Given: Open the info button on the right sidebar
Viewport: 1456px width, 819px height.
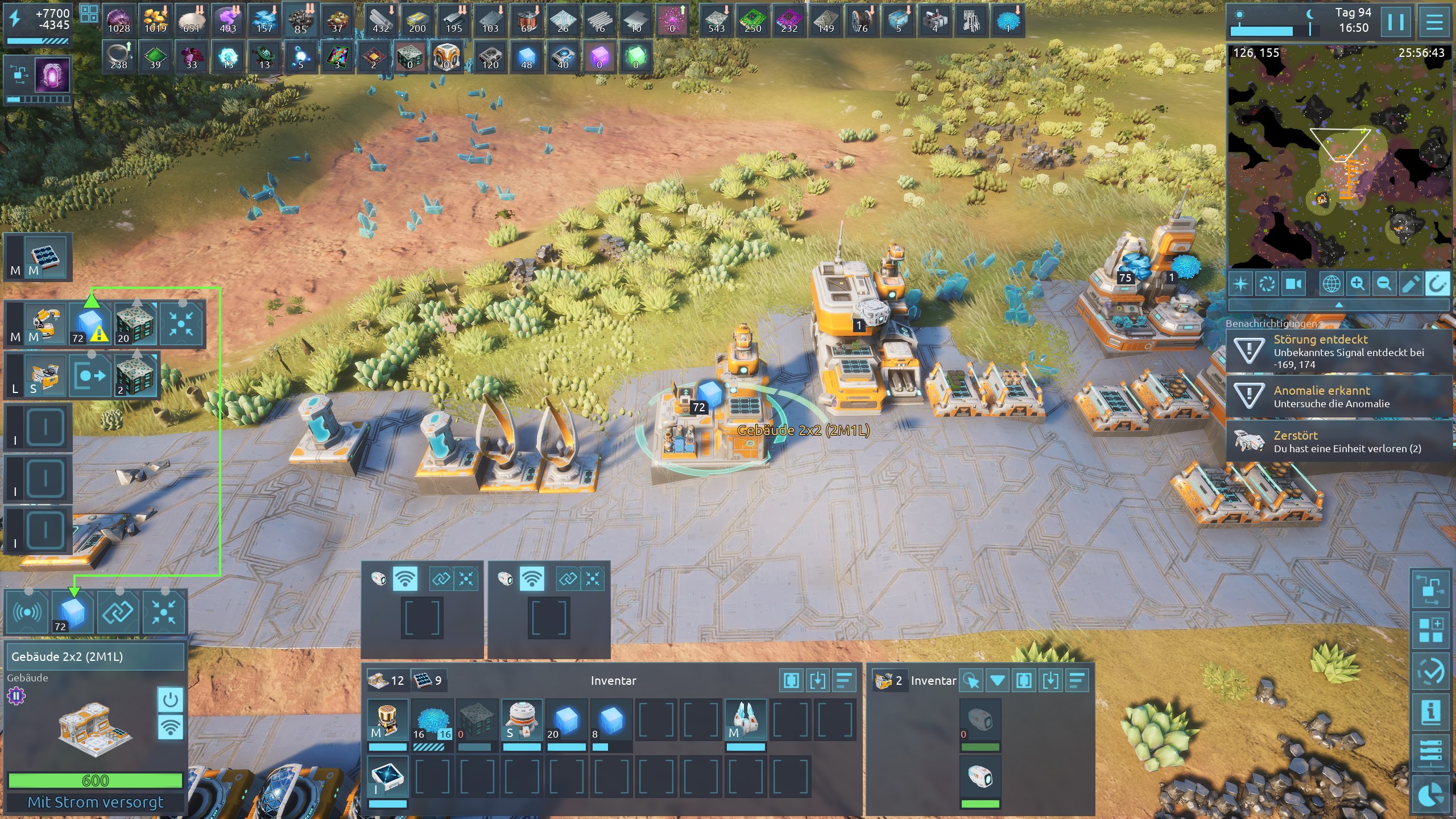Looking at the screenshot, I should [1430, 712].
